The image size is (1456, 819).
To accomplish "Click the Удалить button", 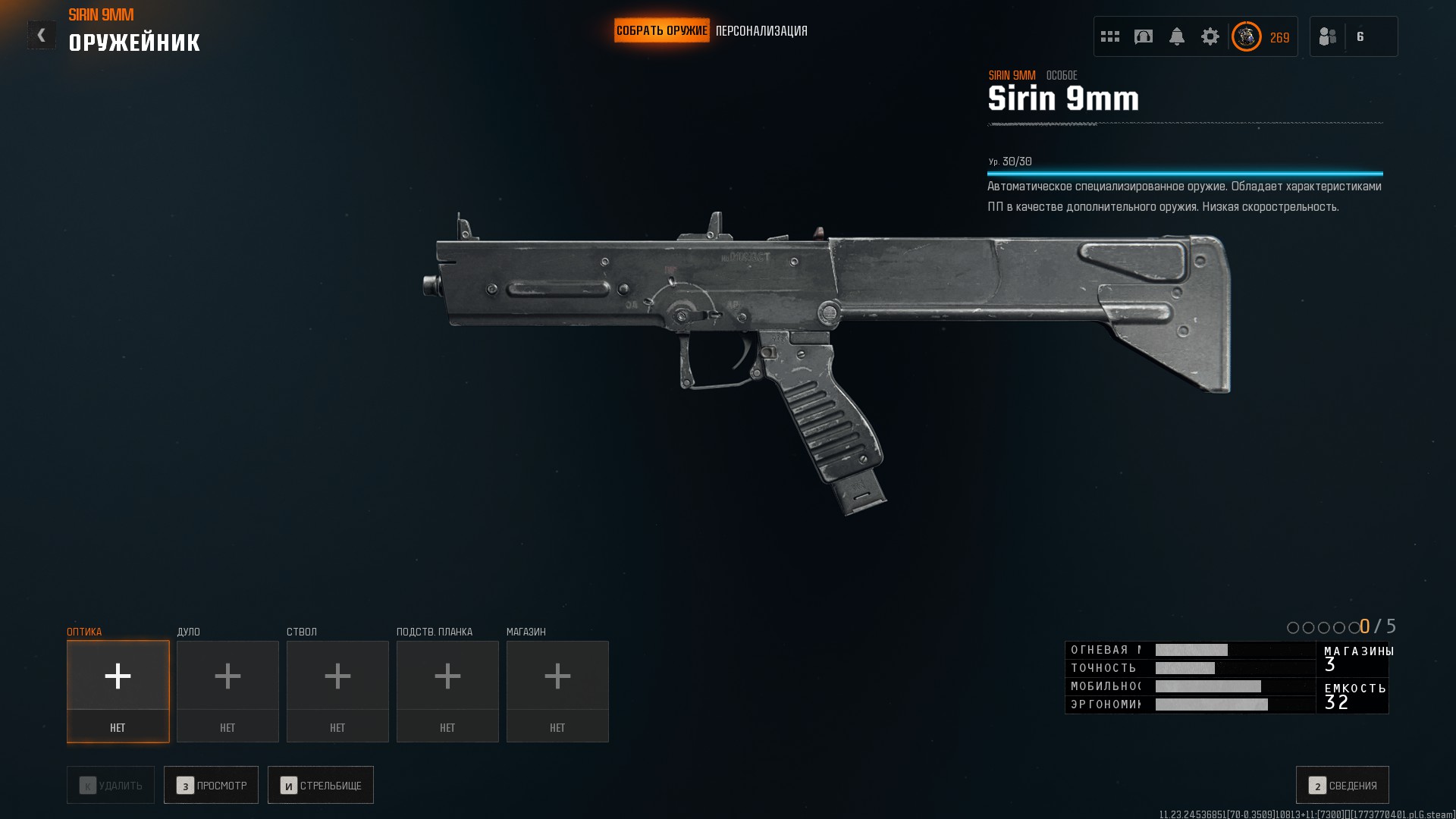I will [x=111, y=785].
